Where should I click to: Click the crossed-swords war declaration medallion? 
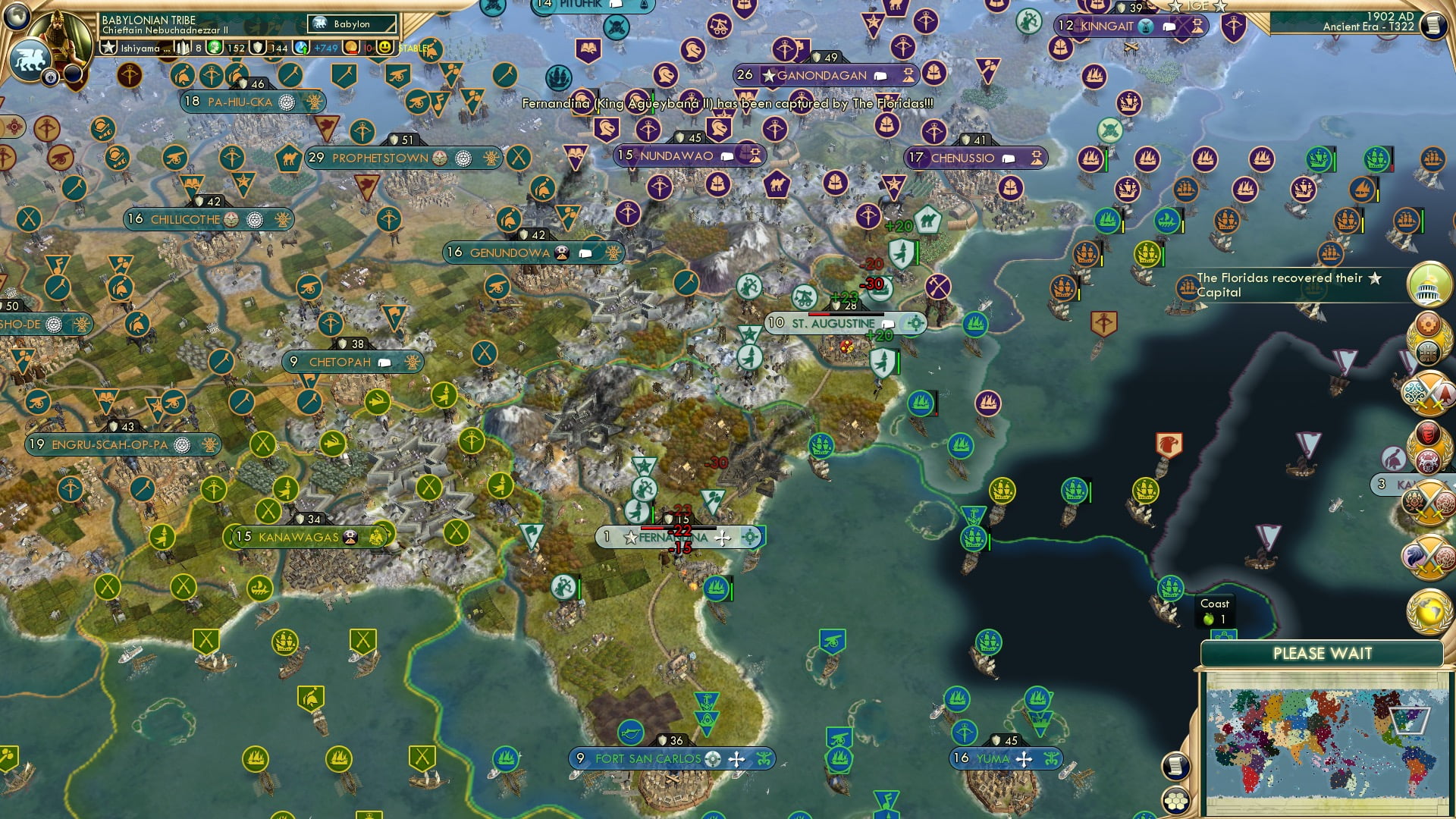pos(1428,394)
